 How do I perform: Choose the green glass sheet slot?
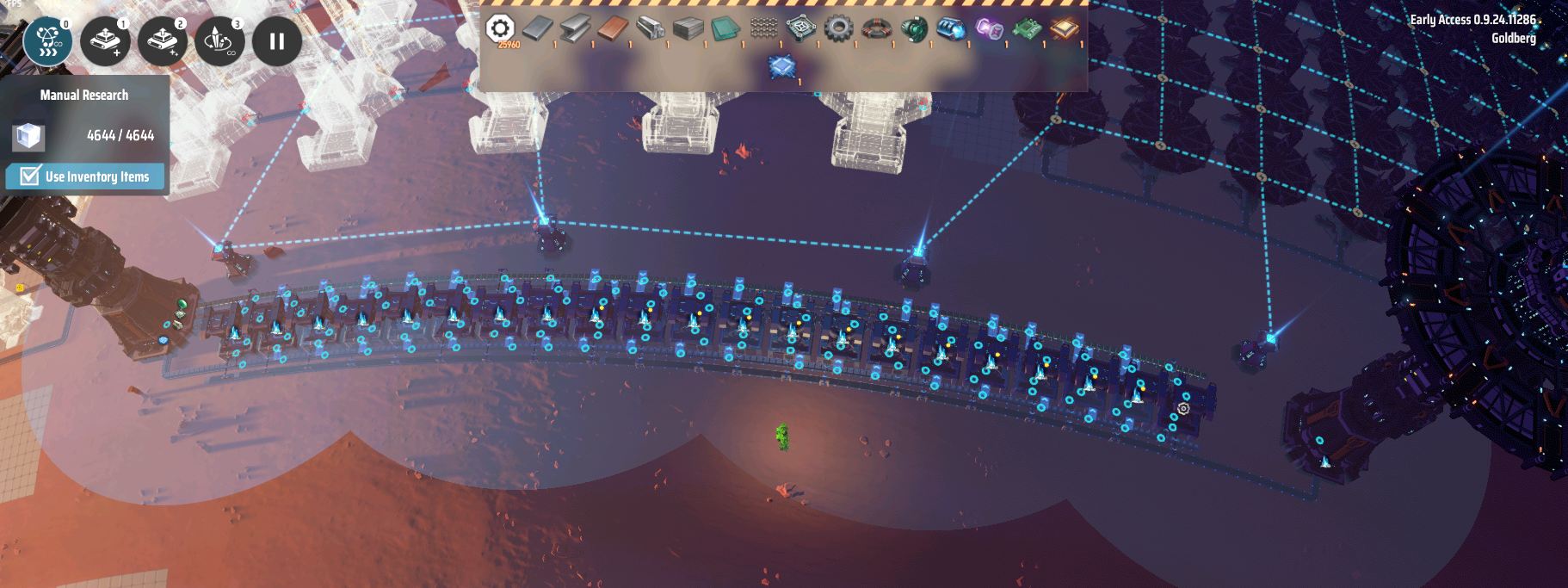click(725, 29)
